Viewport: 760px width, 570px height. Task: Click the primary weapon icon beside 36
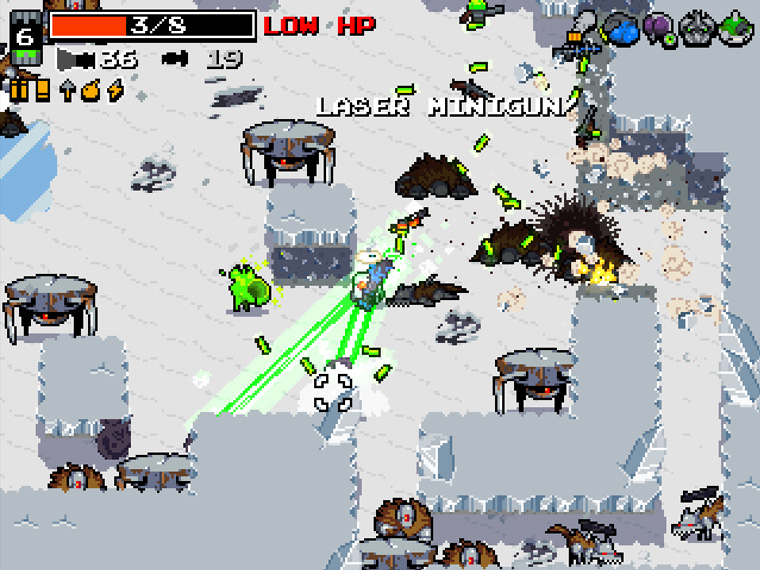point(76,59)
